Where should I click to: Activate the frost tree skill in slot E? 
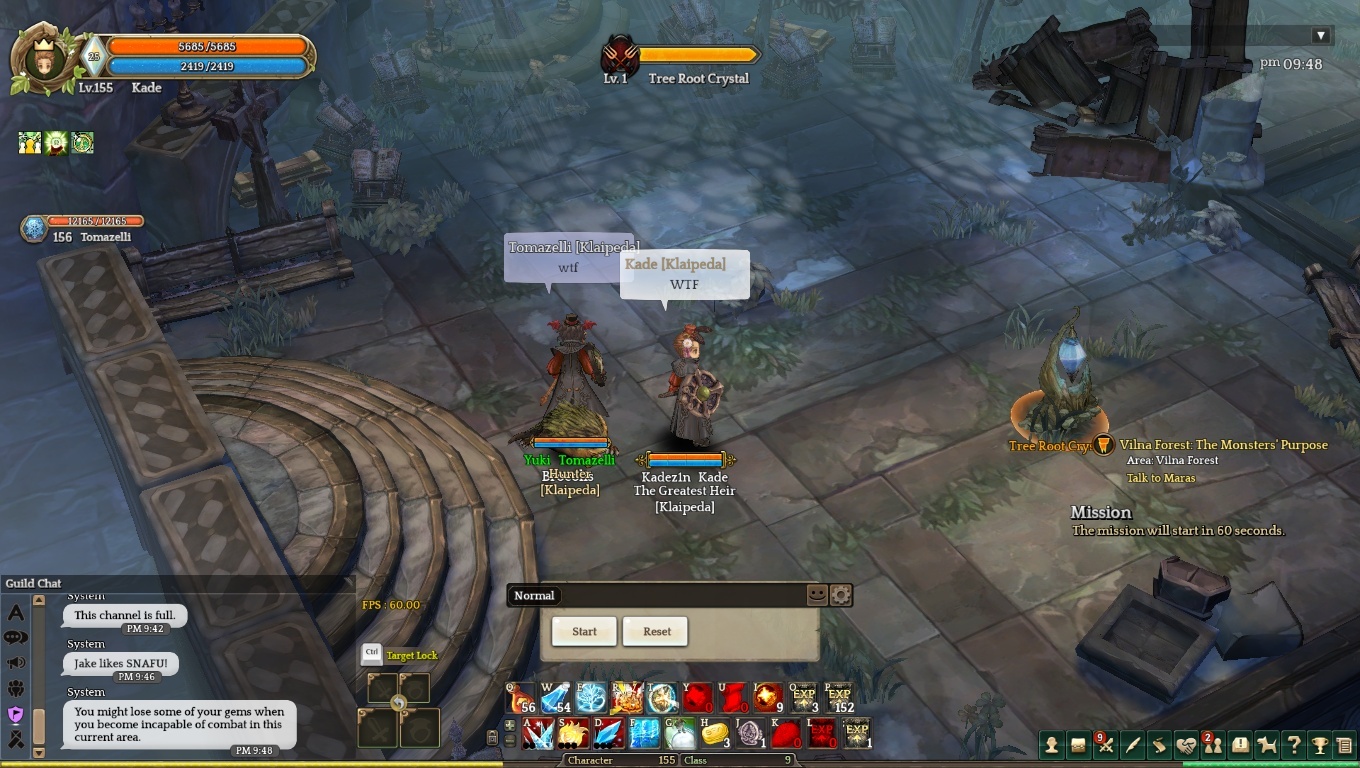pyautogui.click(x=592, y=697)
